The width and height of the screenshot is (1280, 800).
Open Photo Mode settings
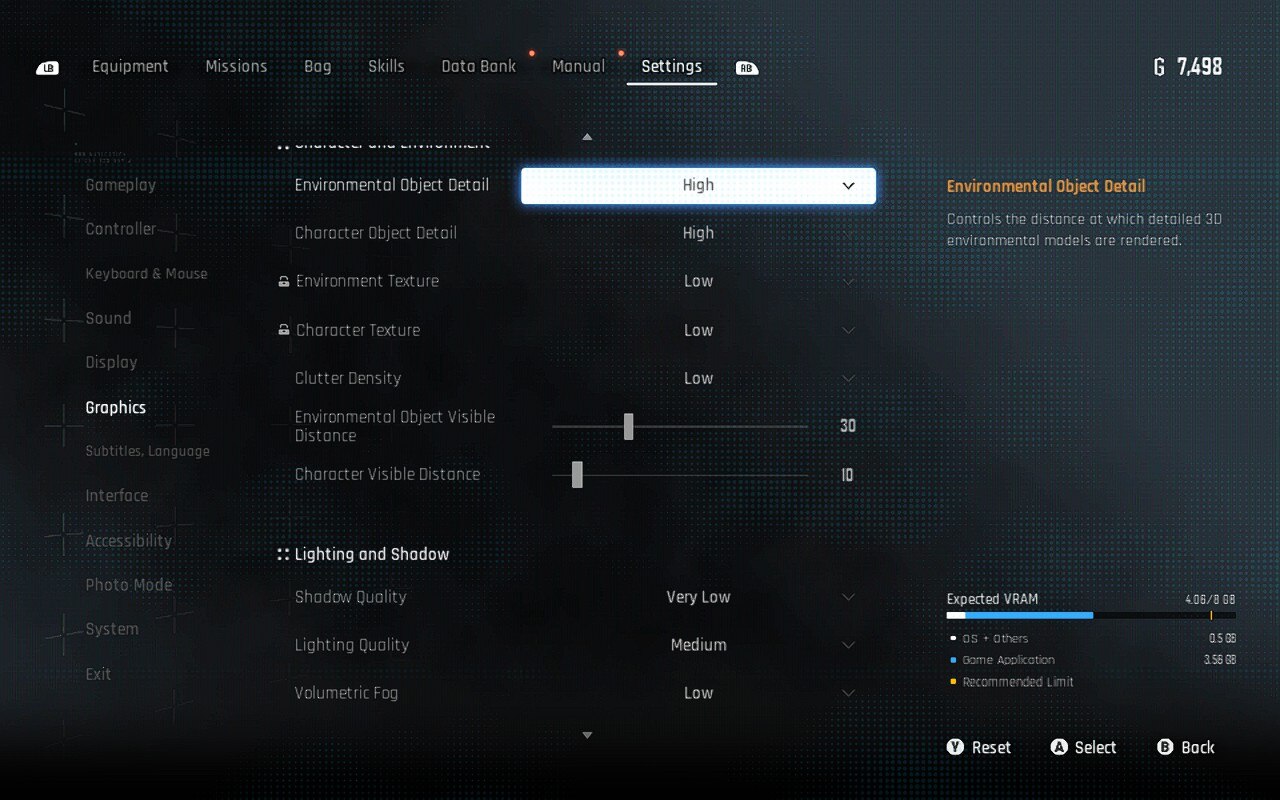click(x=128, y=585)
